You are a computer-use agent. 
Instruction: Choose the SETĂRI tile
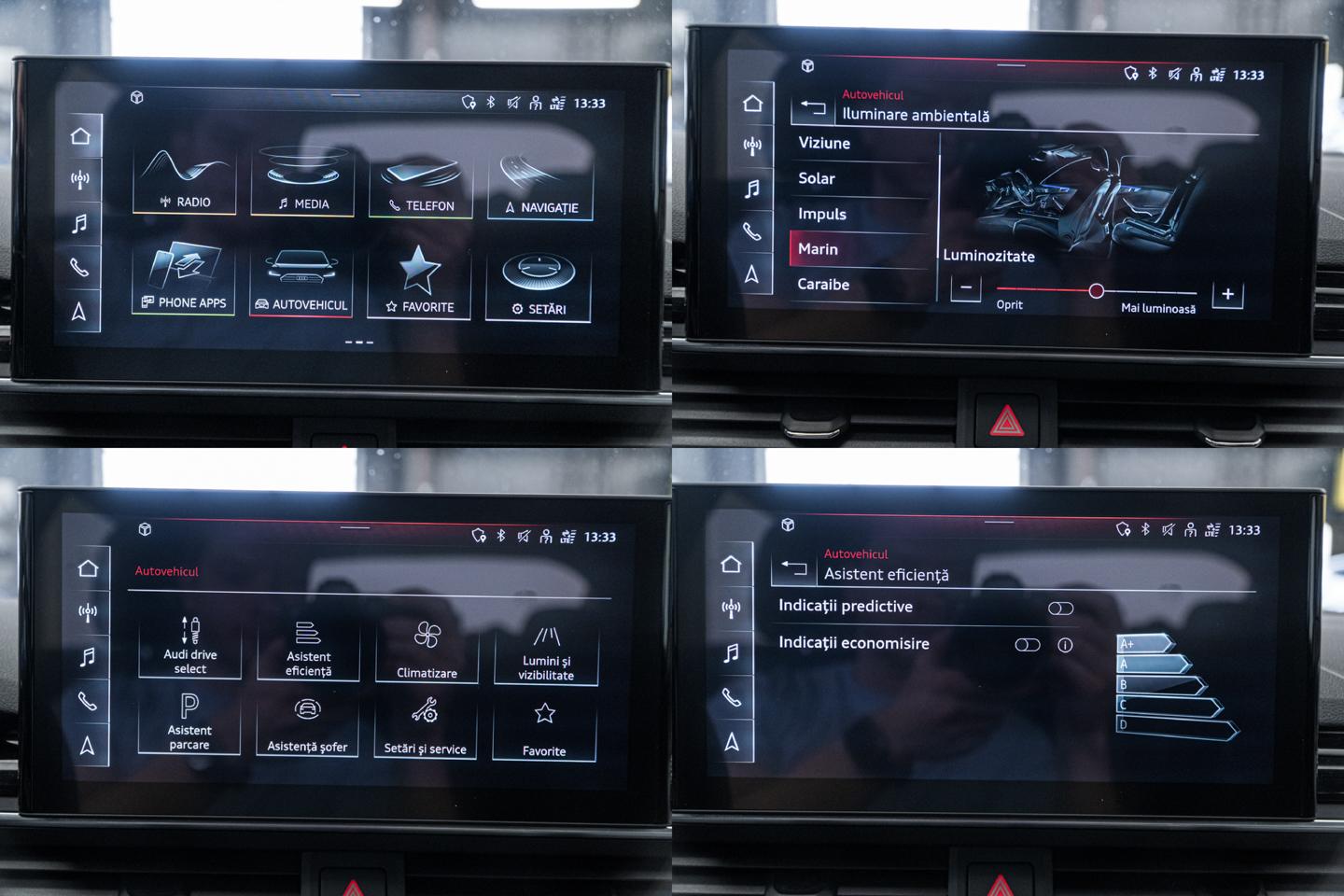point(539,286)
